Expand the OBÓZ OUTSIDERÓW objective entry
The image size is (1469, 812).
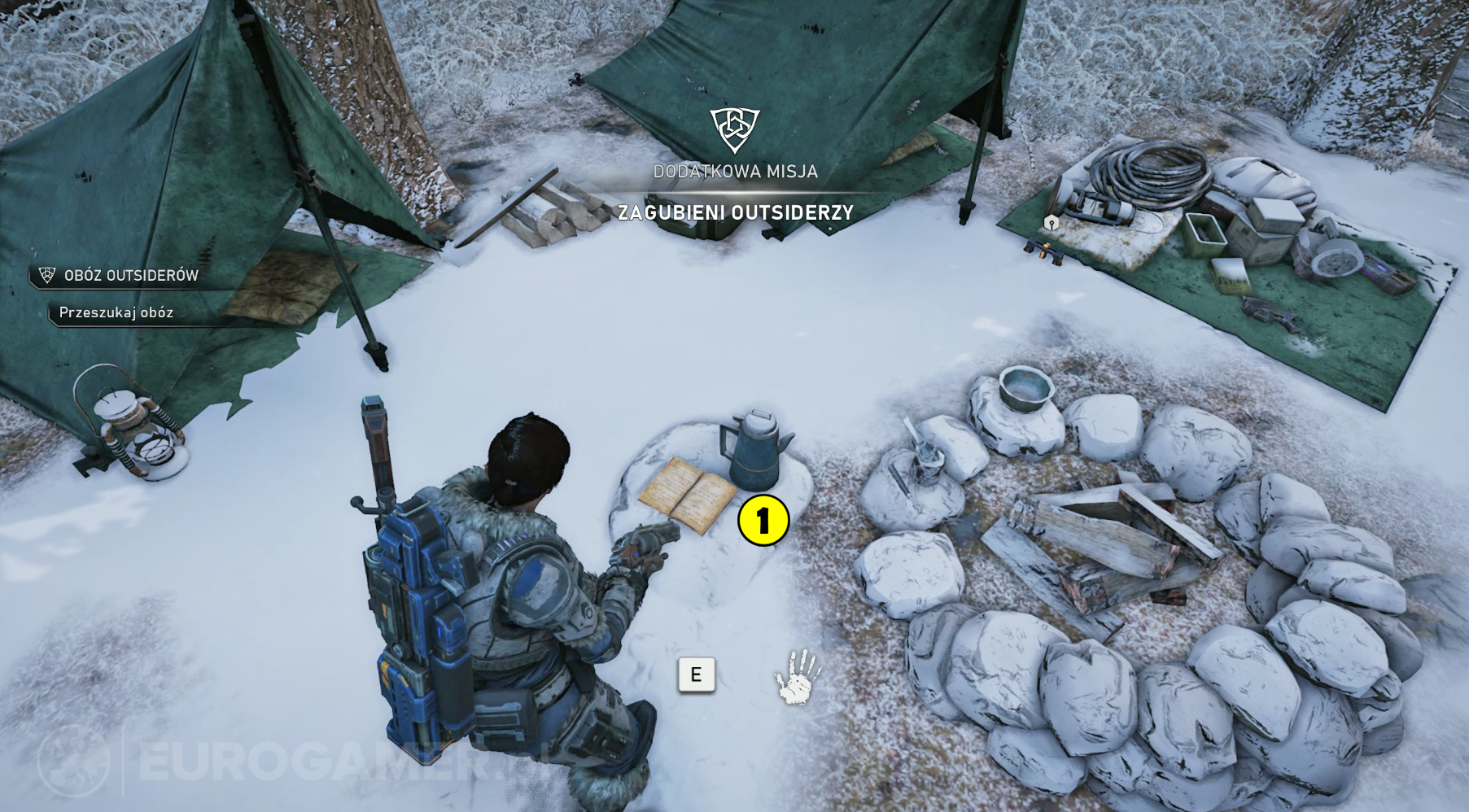click(130, 276)
